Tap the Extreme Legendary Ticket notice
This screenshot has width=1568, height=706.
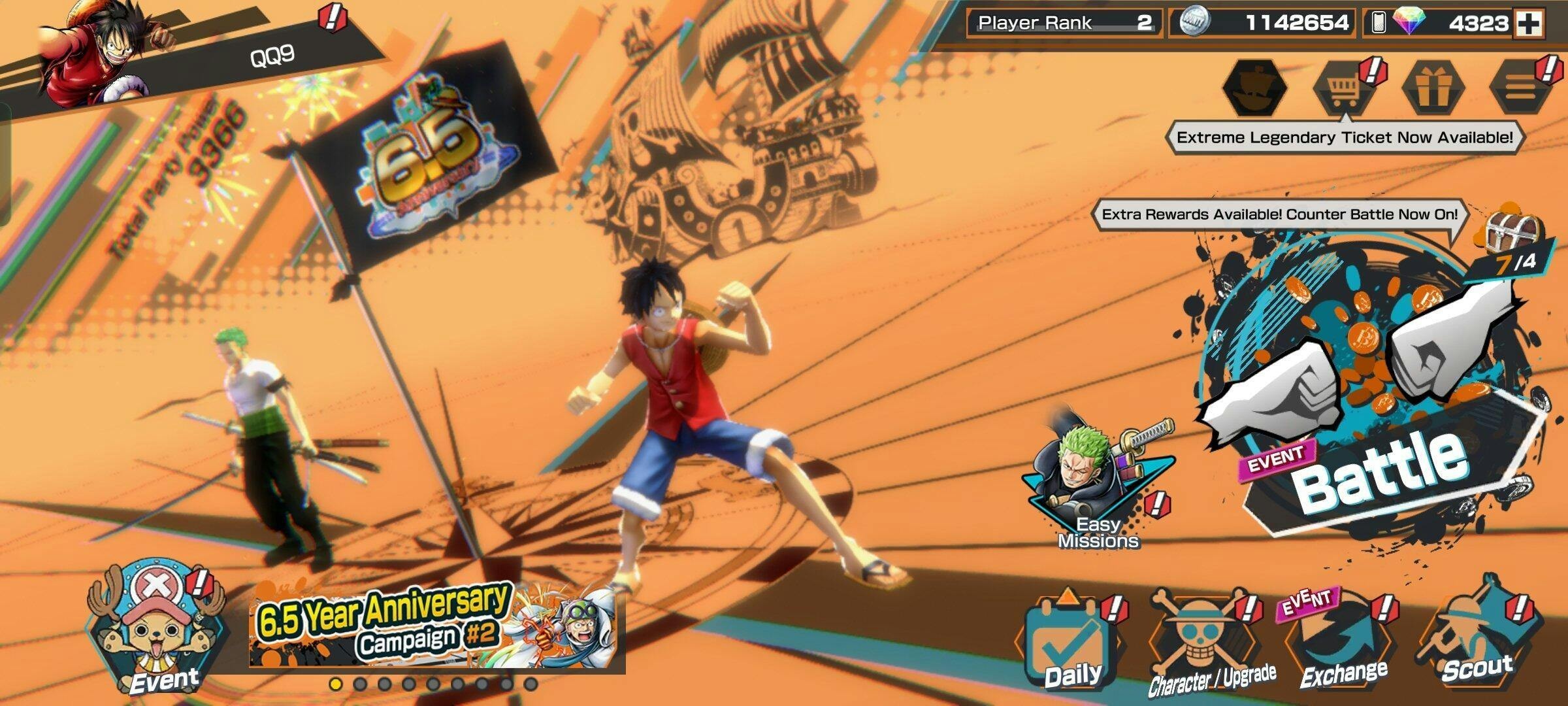[1344, 138]
